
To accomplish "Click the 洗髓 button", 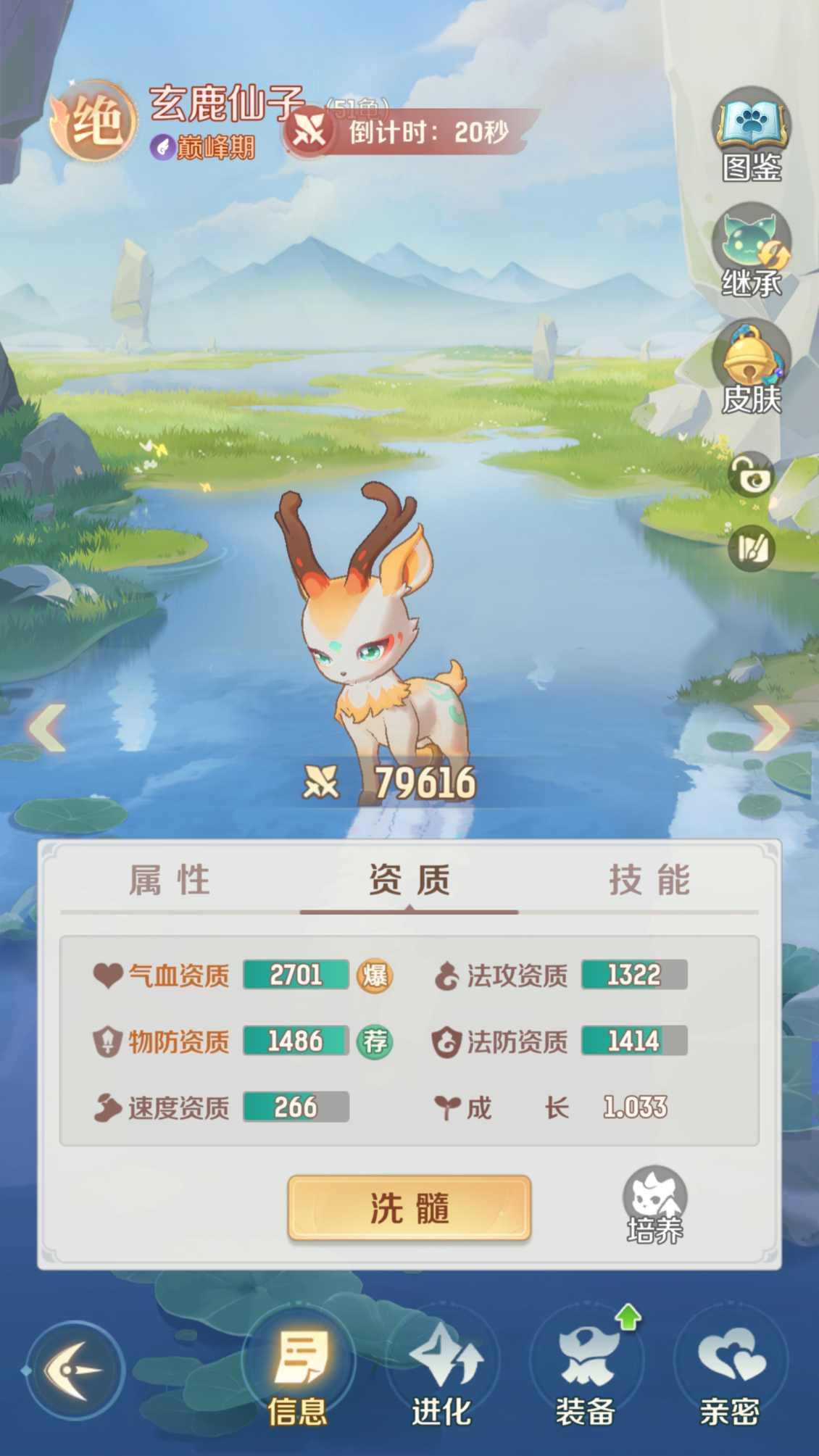I will click(x=409, y=1208).
